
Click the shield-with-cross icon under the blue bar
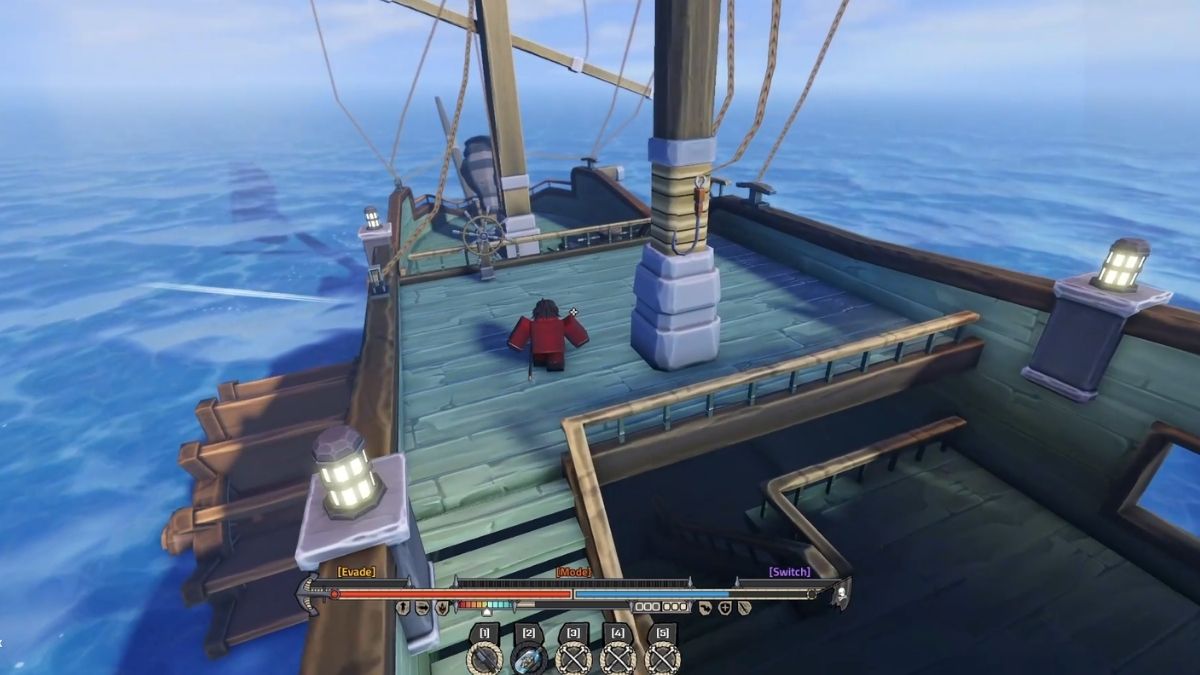725,607
